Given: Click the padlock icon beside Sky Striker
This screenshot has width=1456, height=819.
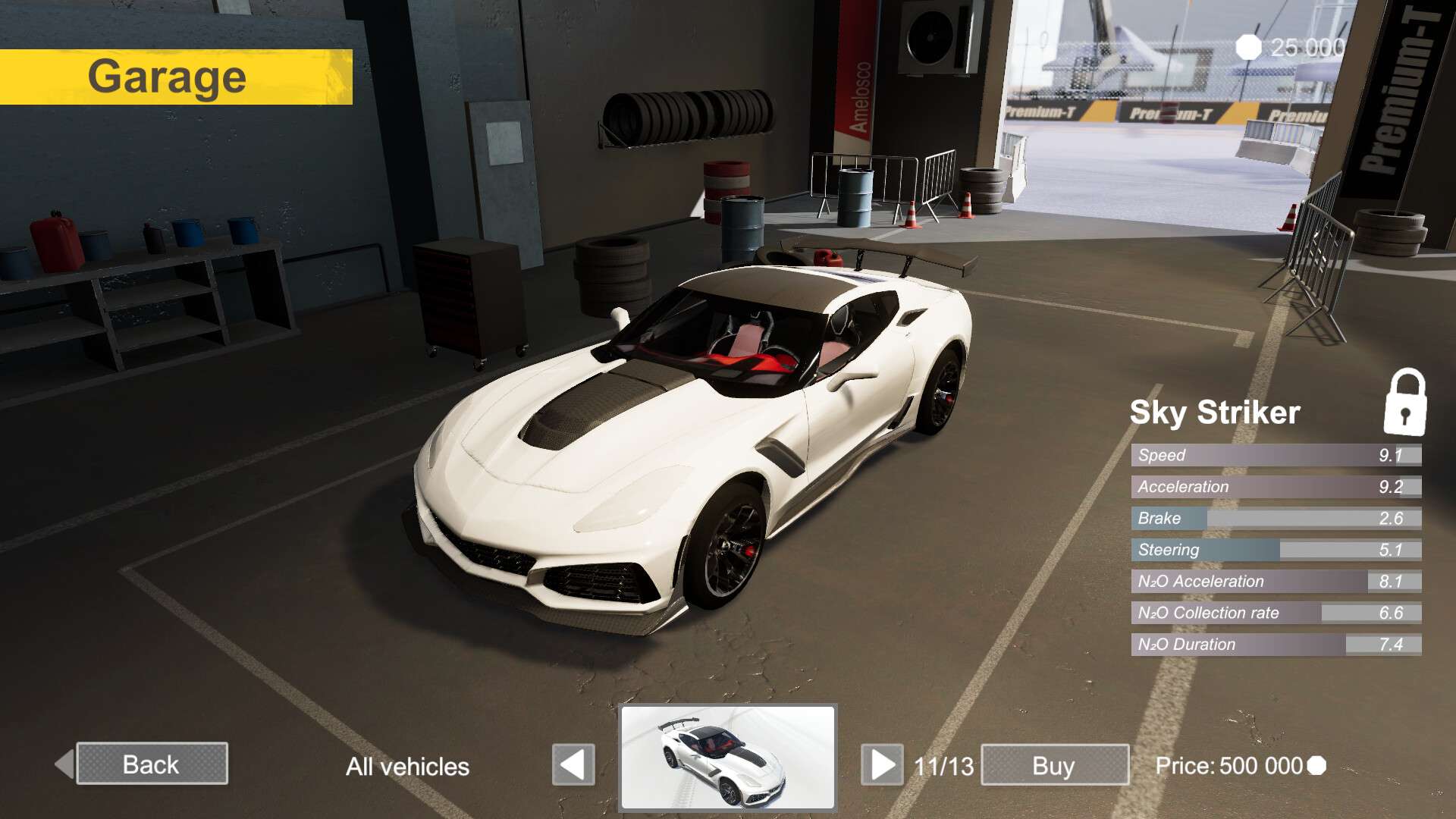Looking at the screenshot, I should coord(1404,403).
